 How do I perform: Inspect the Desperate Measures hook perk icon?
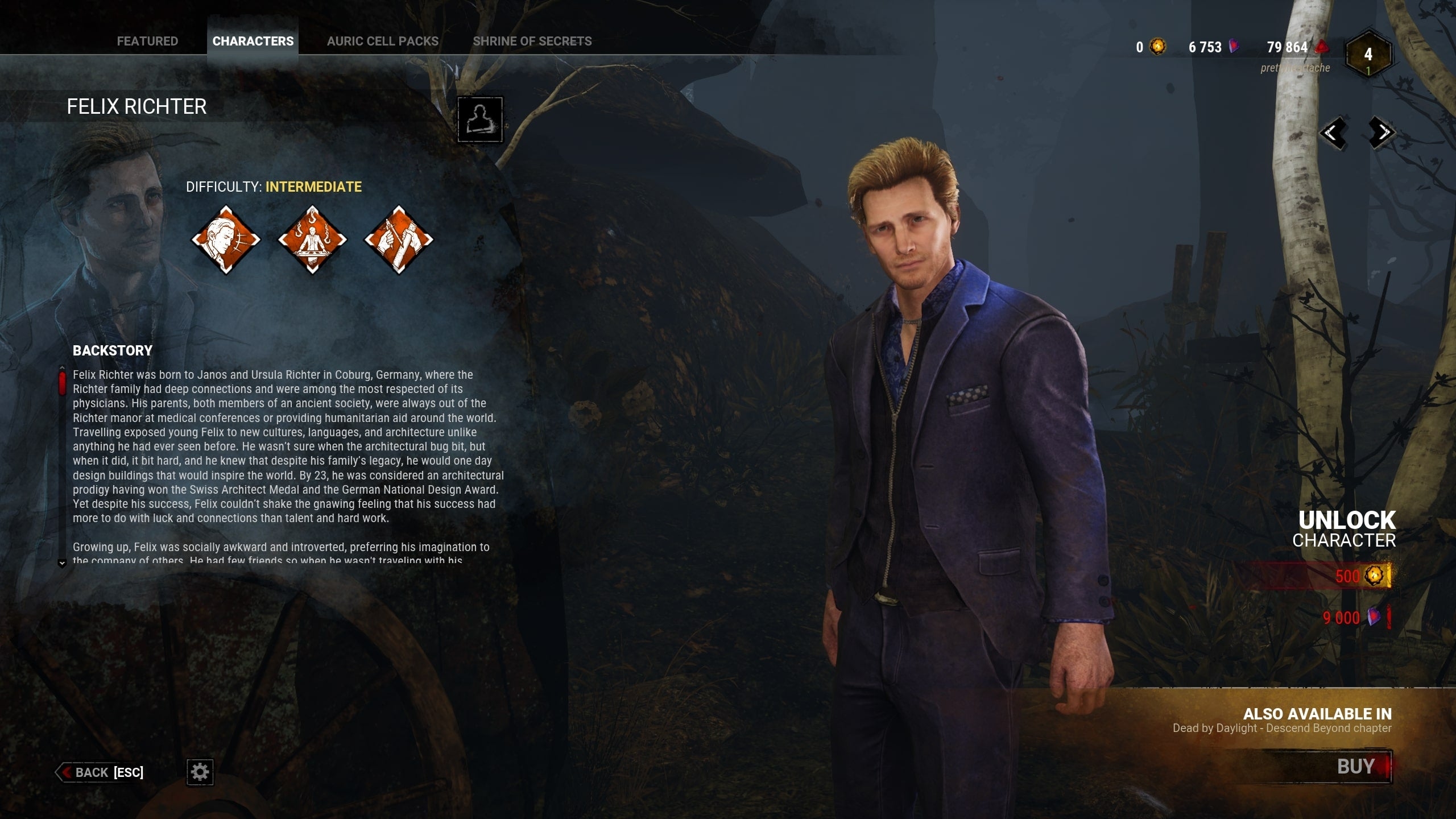[312, 239]
